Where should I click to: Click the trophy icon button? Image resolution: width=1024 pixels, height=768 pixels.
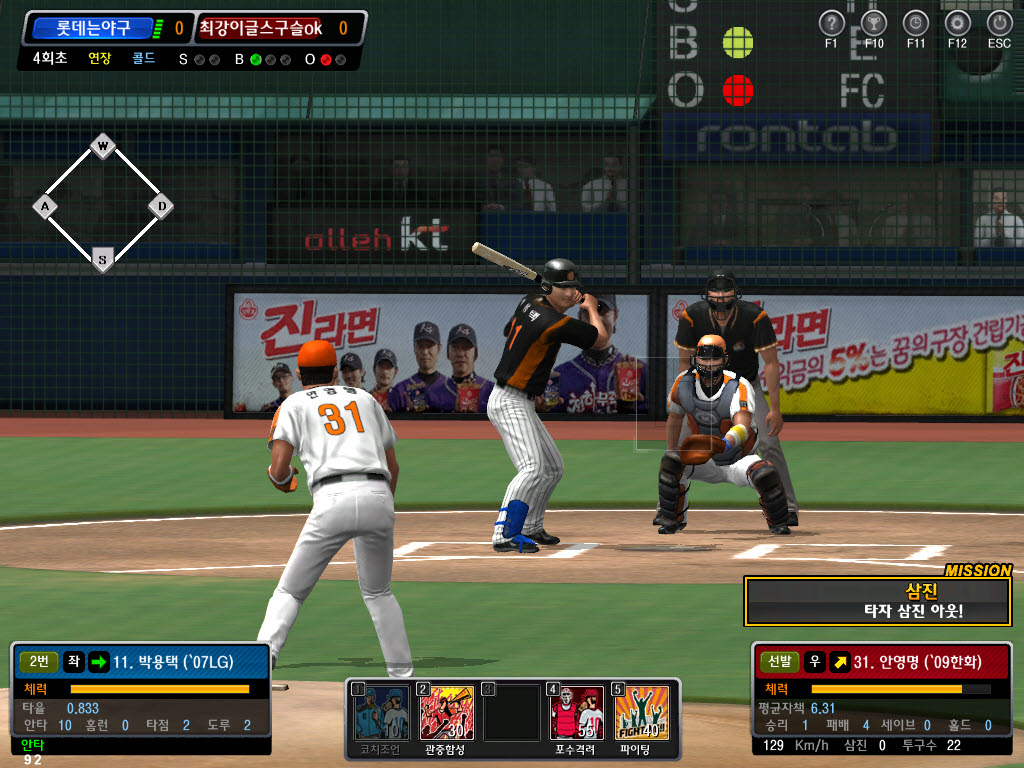click(x=874, y=23)
